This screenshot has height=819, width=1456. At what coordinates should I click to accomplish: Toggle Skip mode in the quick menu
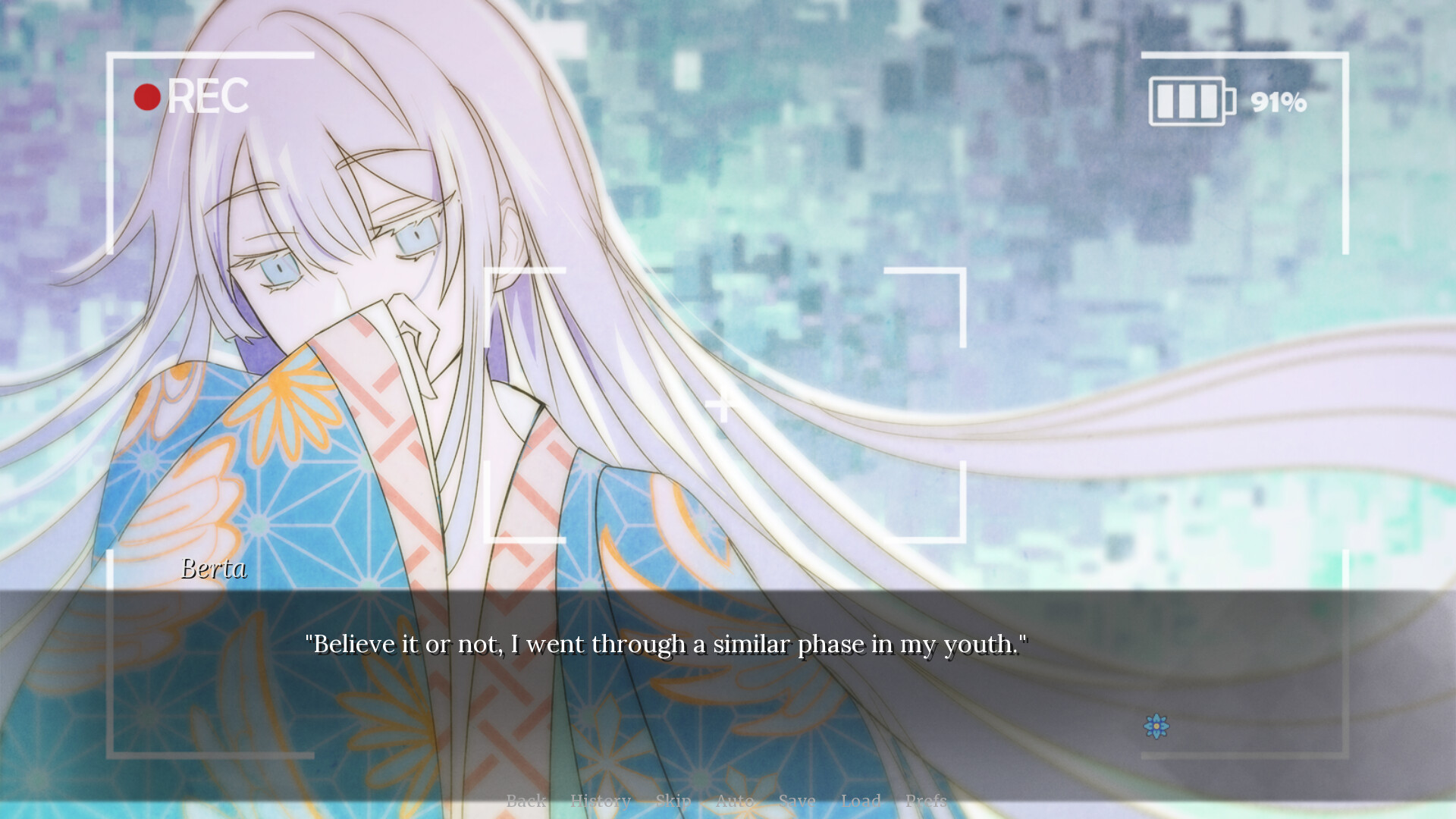click(x=673, y=800)
